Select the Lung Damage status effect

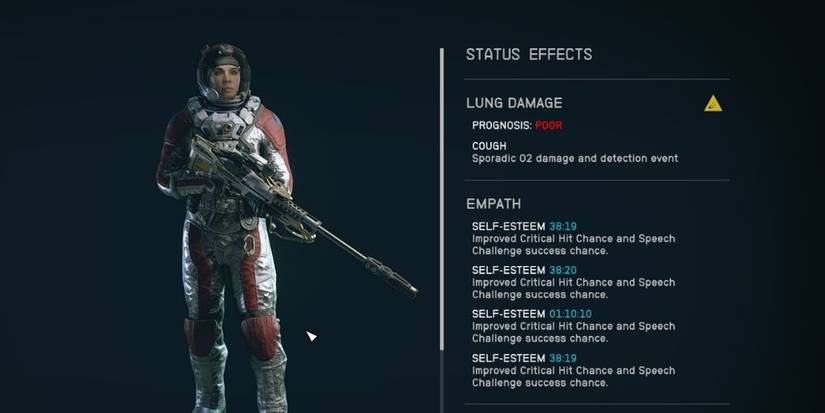[514, 103]
